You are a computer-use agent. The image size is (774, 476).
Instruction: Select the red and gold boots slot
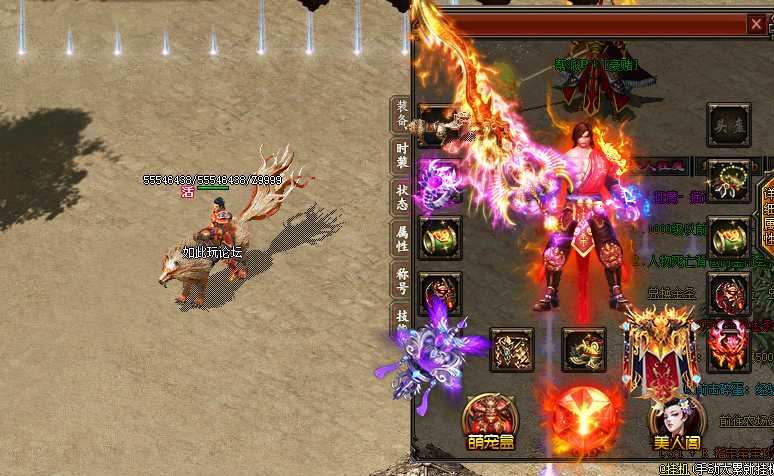point(584,350)
